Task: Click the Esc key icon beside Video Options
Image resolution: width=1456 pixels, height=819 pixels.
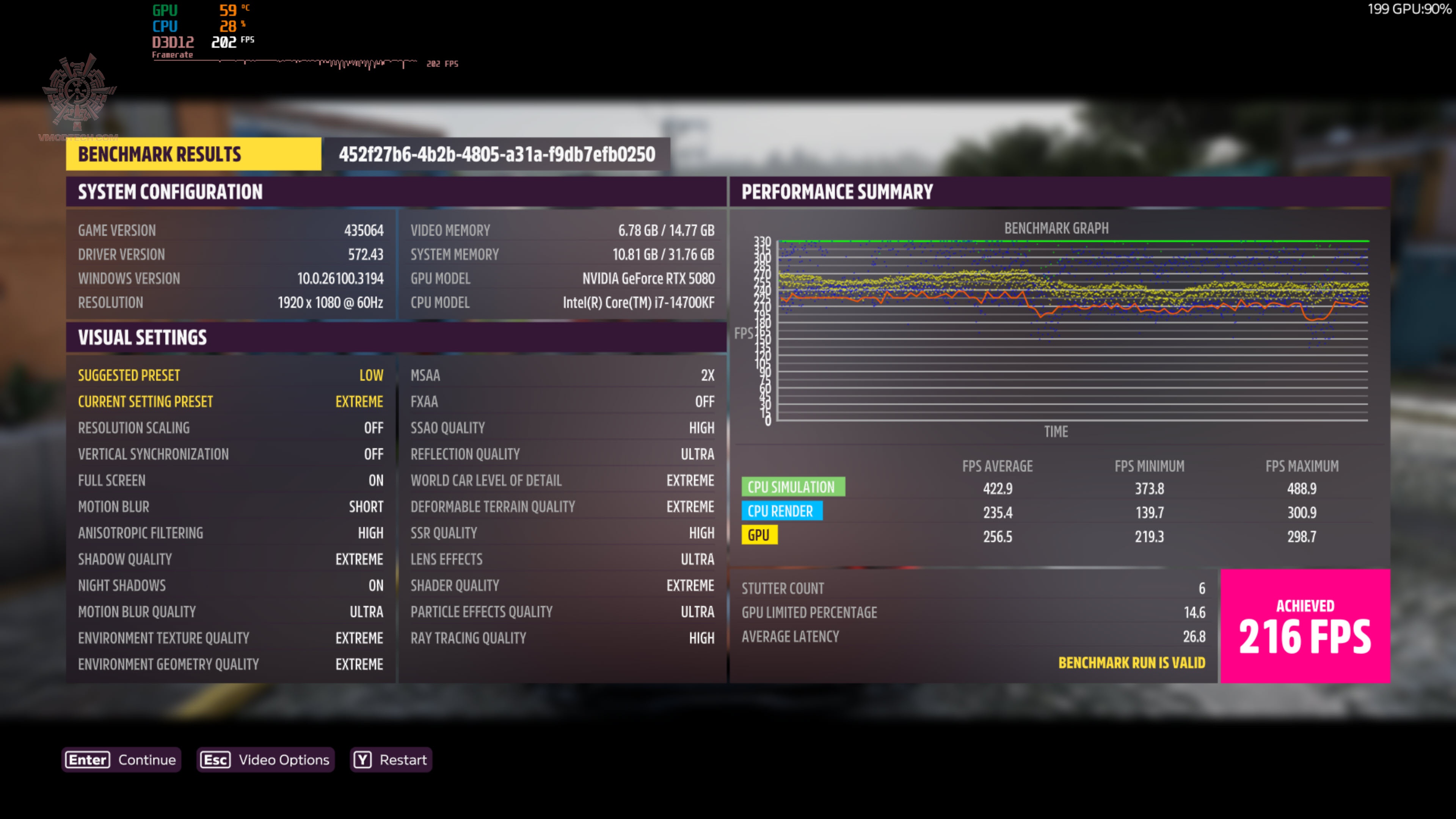Action: coord(215,759)
